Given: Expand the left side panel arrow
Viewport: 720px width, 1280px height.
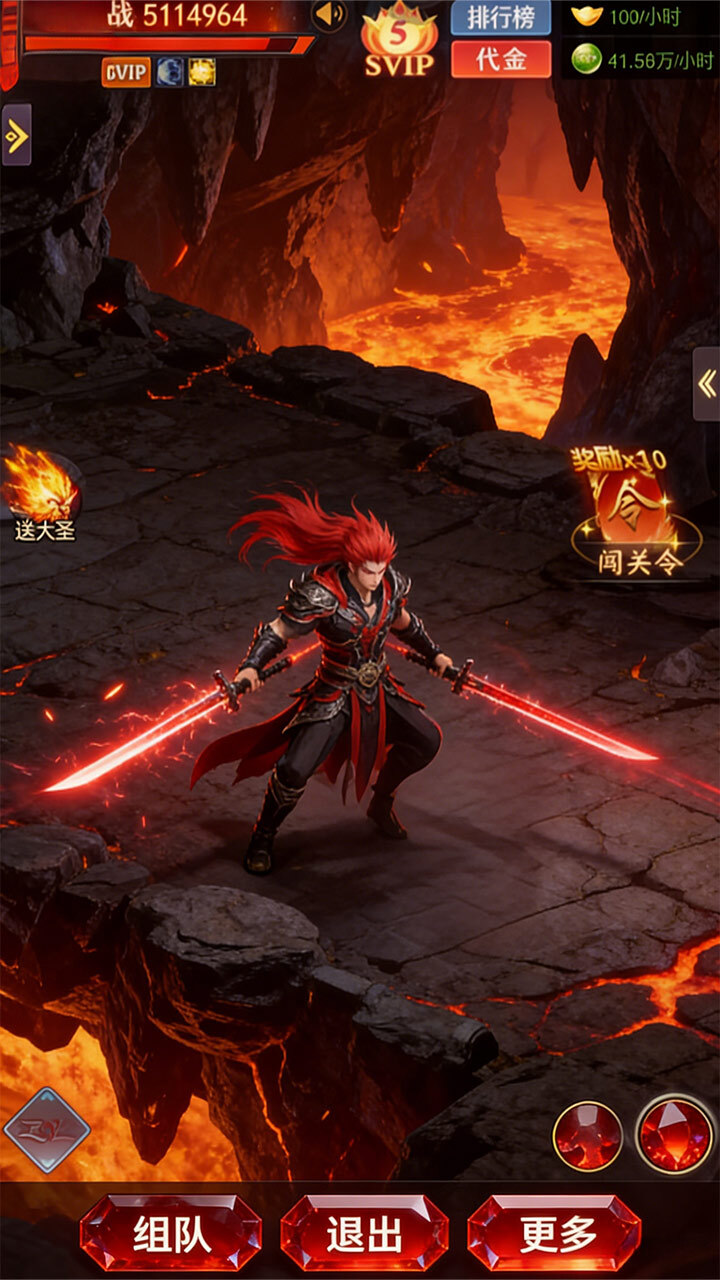Looking at the screenshot, I should [16, 134].
